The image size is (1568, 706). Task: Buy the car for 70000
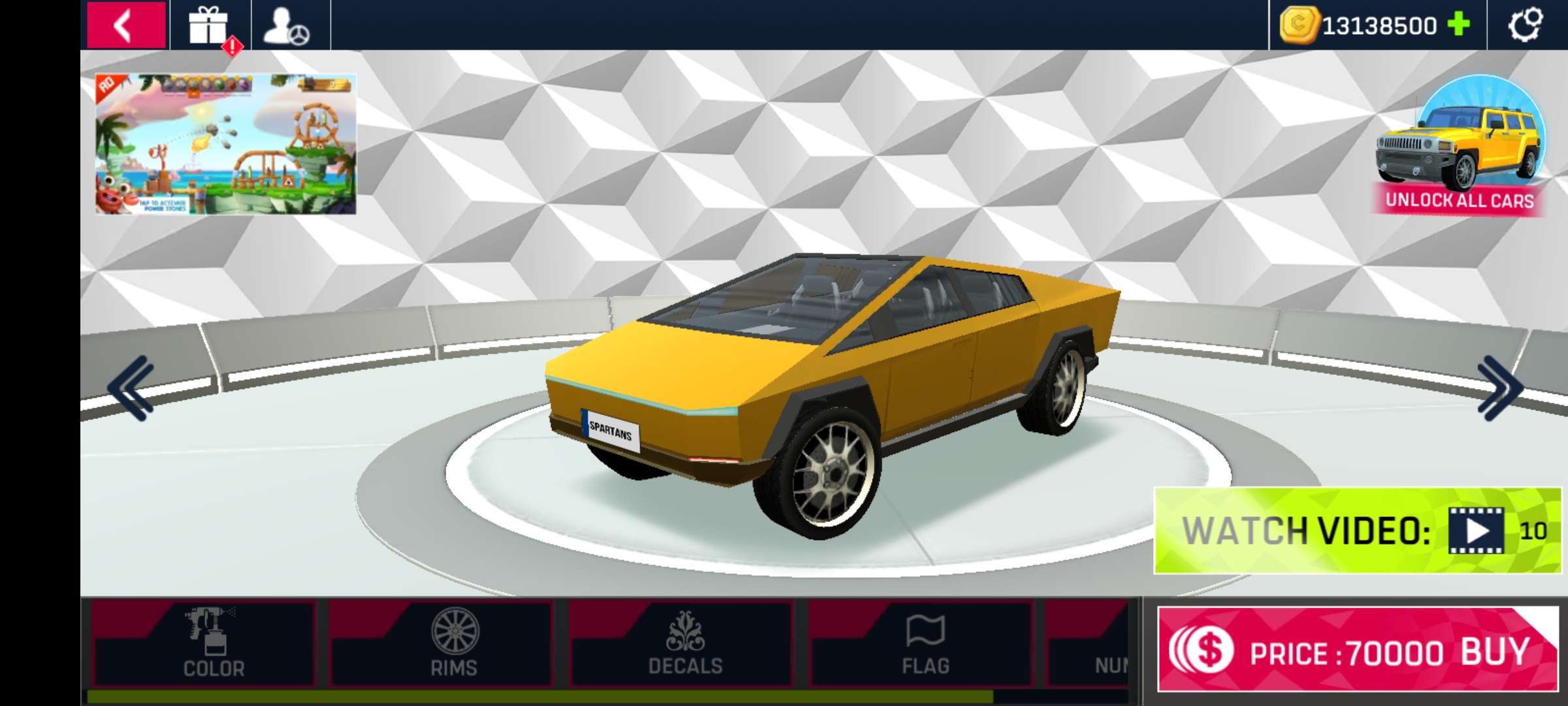[1357, 650]
